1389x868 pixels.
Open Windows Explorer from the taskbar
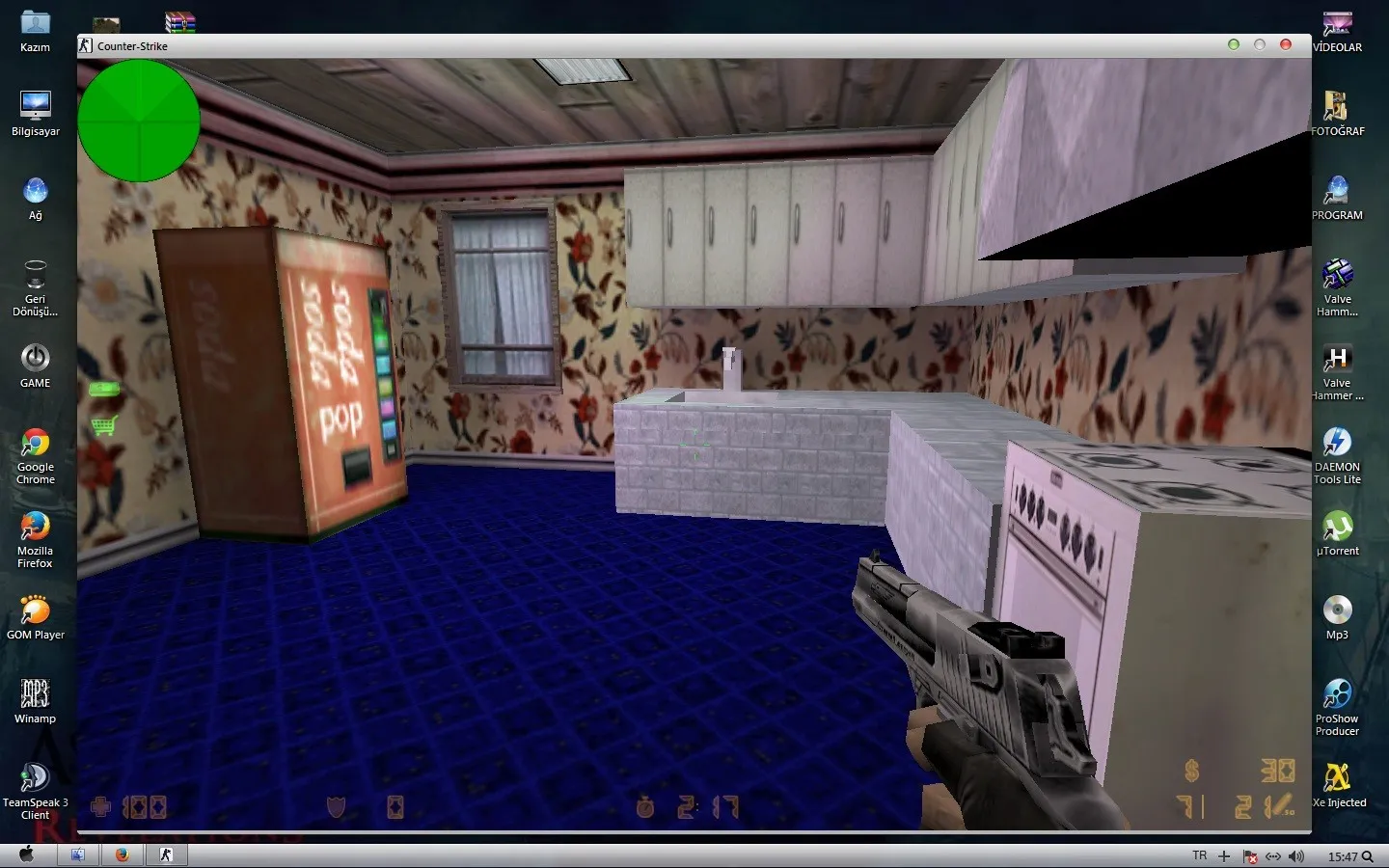click(78, 854)
